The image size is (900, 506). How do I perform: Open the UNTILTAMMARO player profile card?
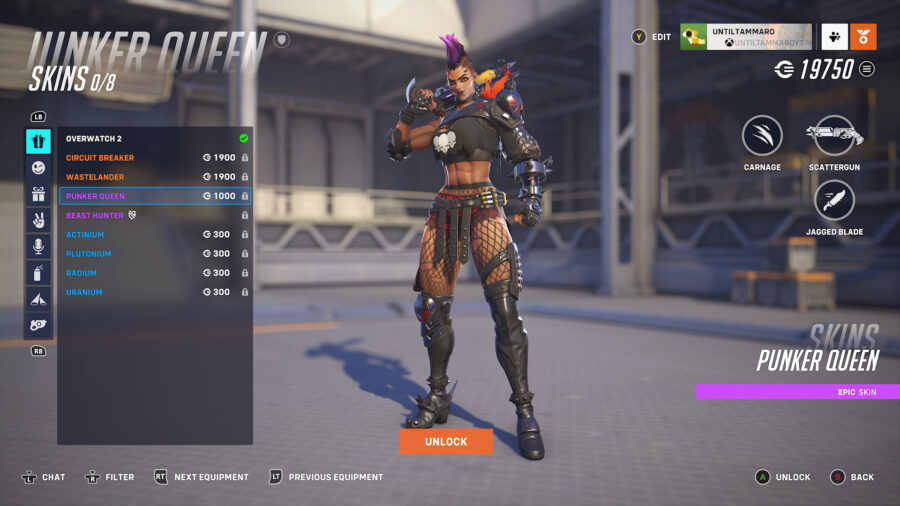click(746, 37)
